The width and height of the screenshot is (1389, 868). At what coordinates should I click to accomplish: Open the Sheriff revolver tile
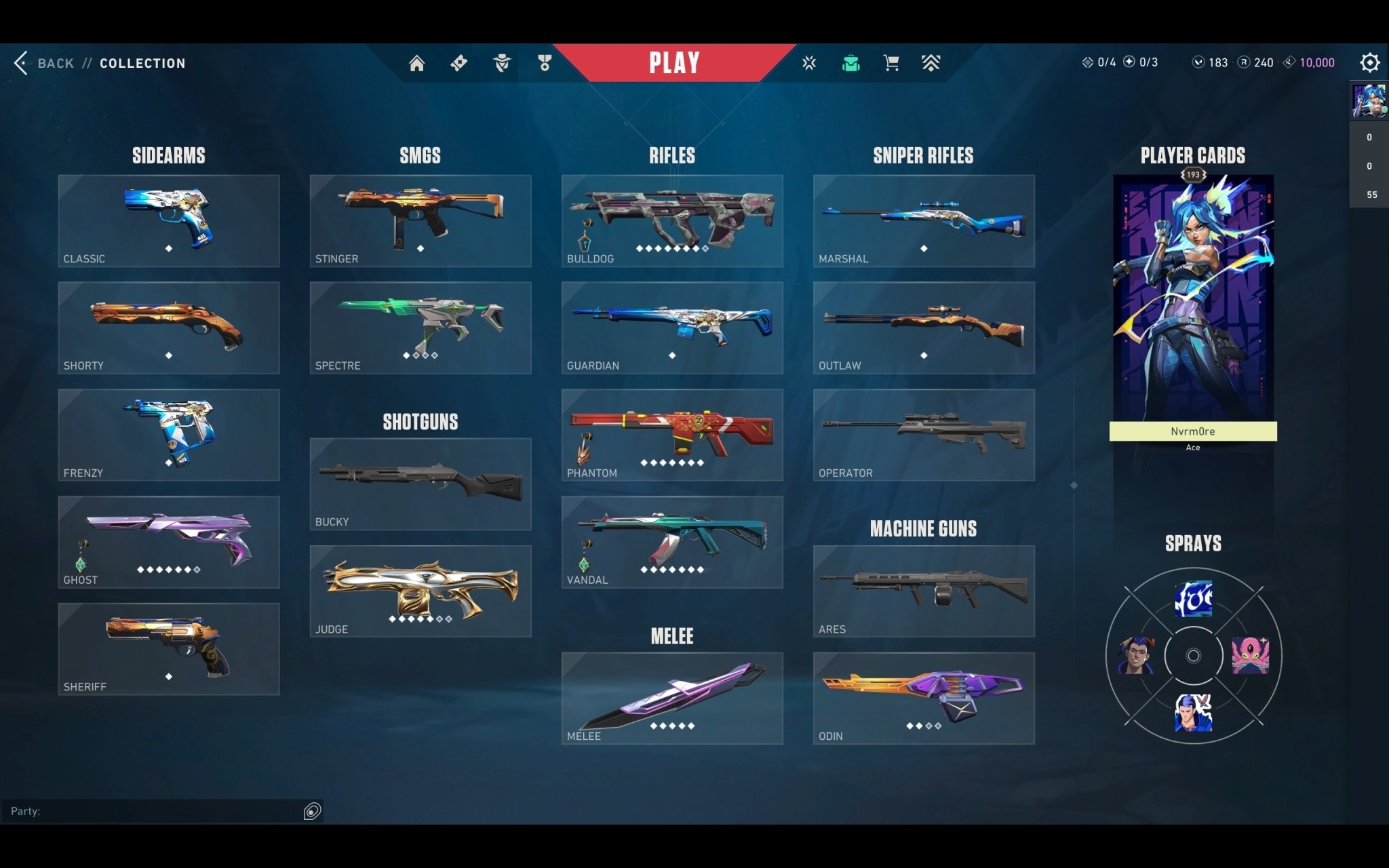click(x=169, y=649)
